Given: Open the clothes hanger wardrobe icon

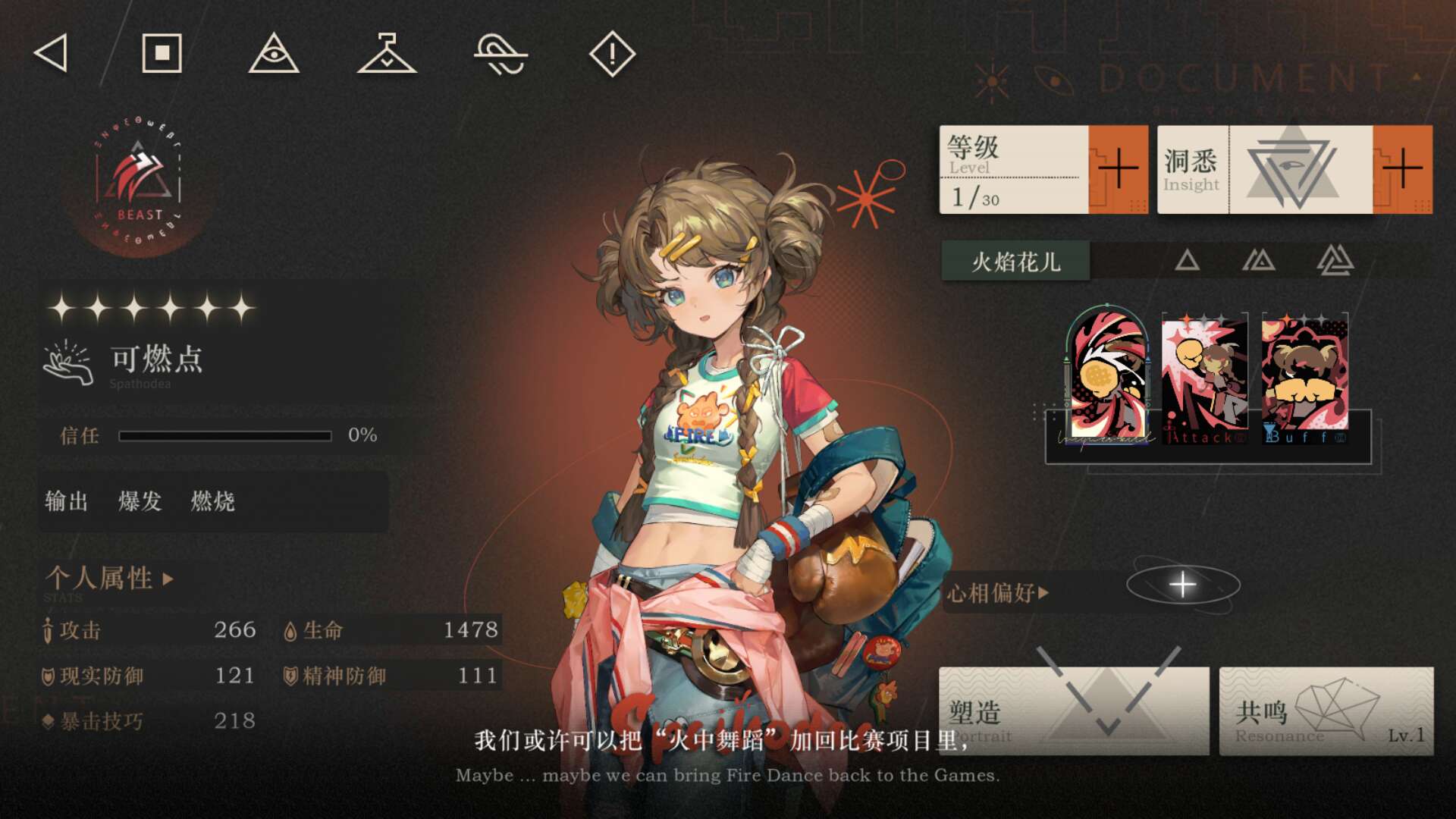Looking at the screenshot, I should coord(387,54).
